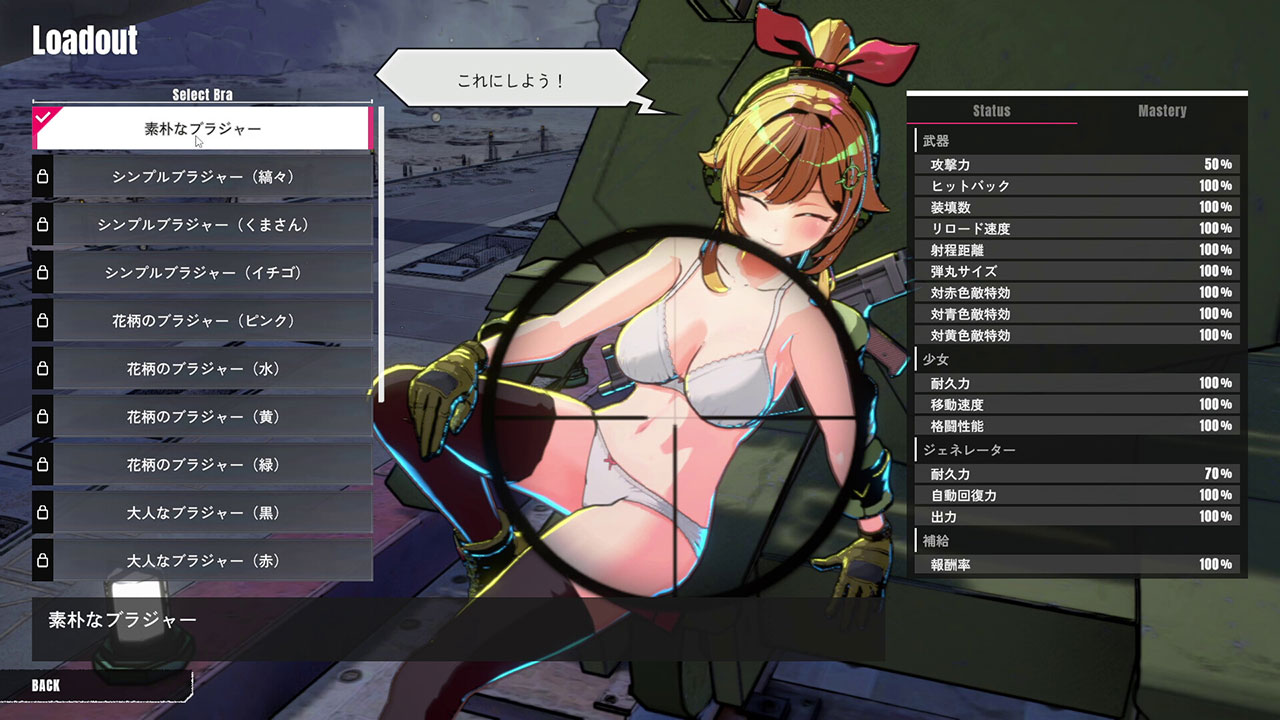
Task: Open the Status tab
Action: click(x=992, y=111)
